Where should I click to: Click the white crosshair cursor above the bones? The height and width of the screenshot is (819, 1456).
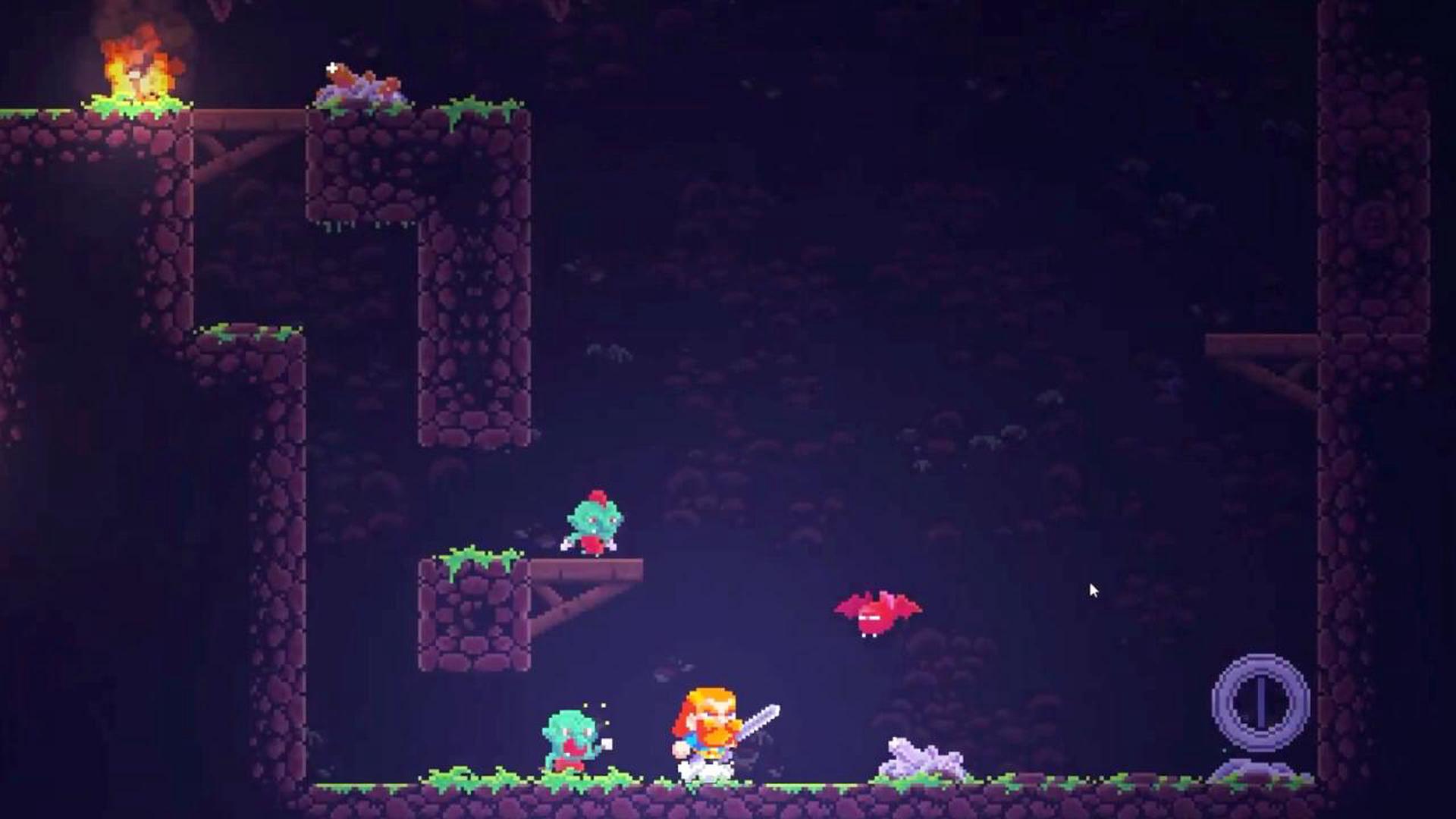coord(330,68)
